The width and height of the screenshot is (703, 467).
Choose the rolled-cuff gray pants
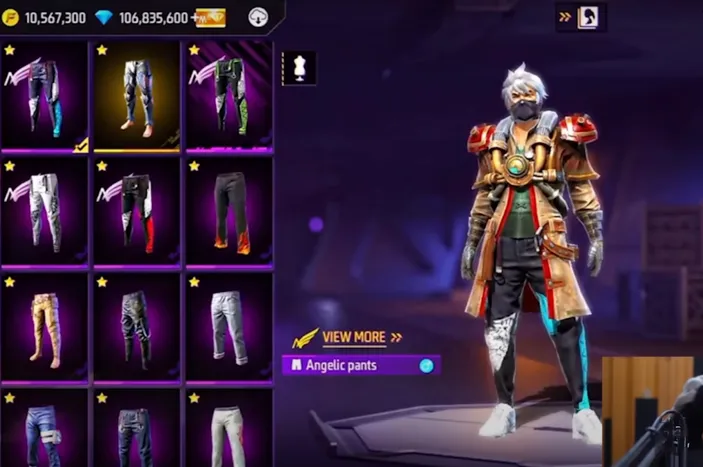coord(229,327)
